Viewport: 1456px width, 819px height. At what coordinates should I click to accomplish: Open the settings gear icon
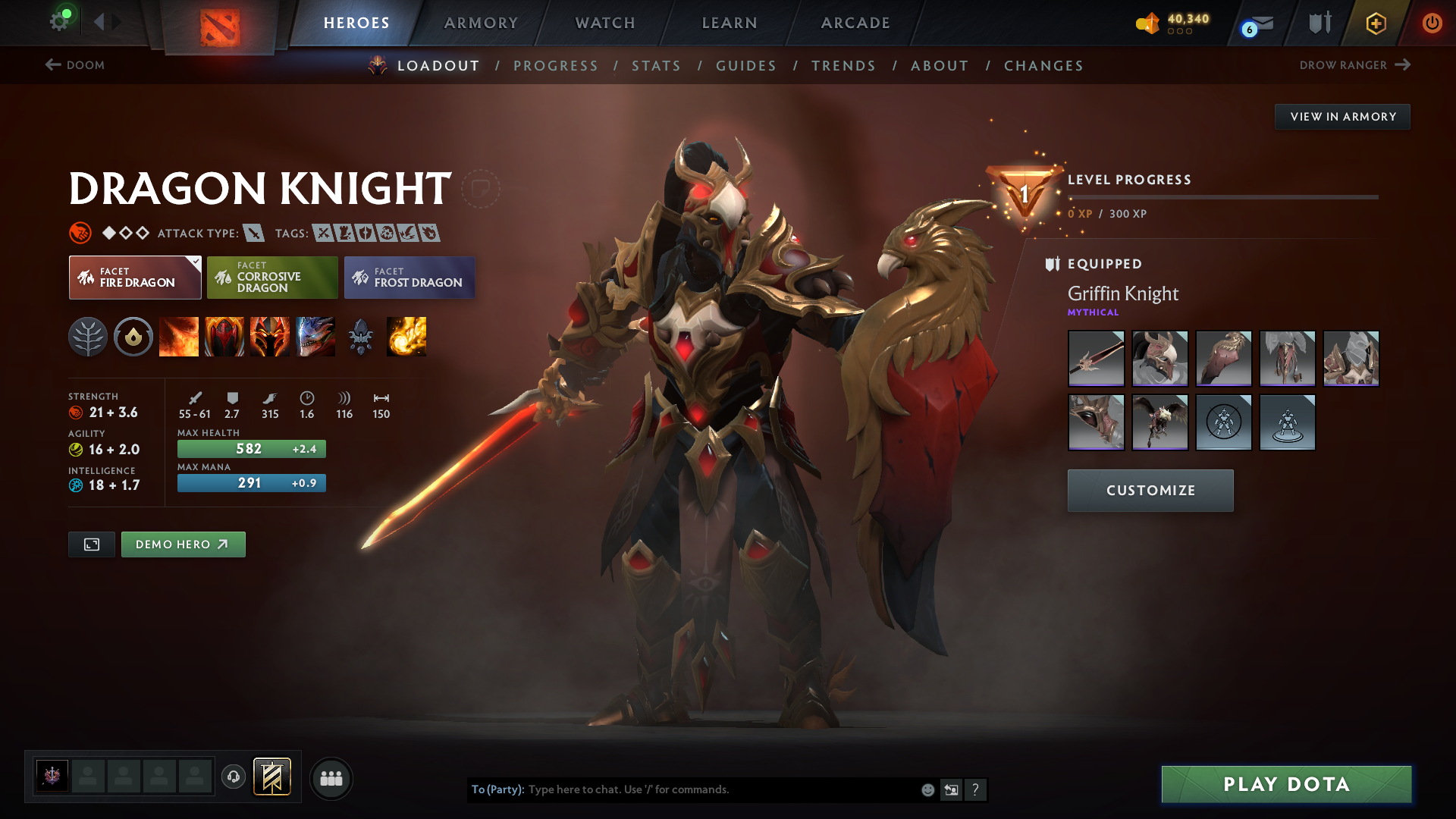coord(59,21)
